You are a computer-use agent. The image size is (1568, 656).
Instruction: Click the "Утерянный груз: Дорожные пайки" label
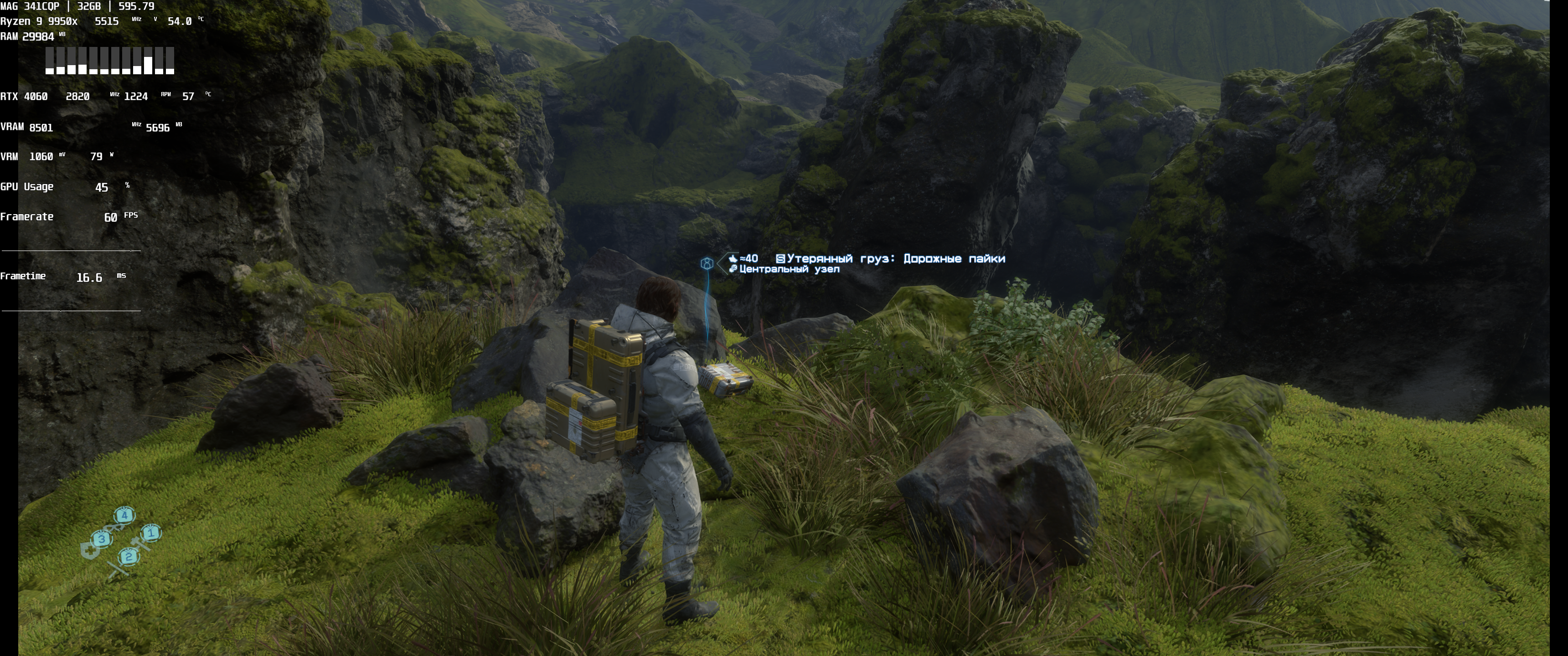coord(895,259)
